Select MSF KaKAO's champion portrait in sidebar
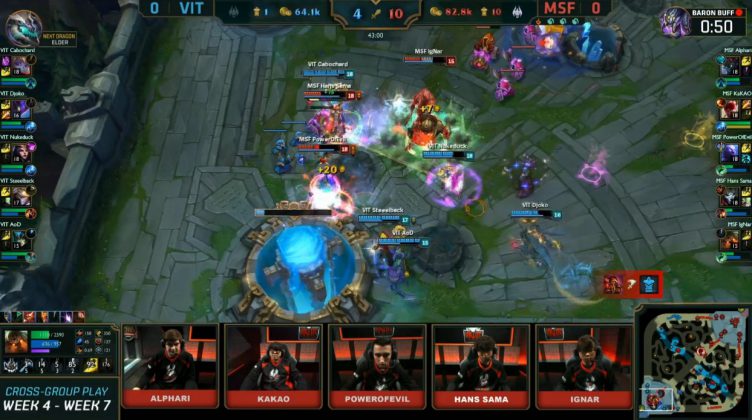The height and width of the screenshot is (420, 752). tap(733, 109)
